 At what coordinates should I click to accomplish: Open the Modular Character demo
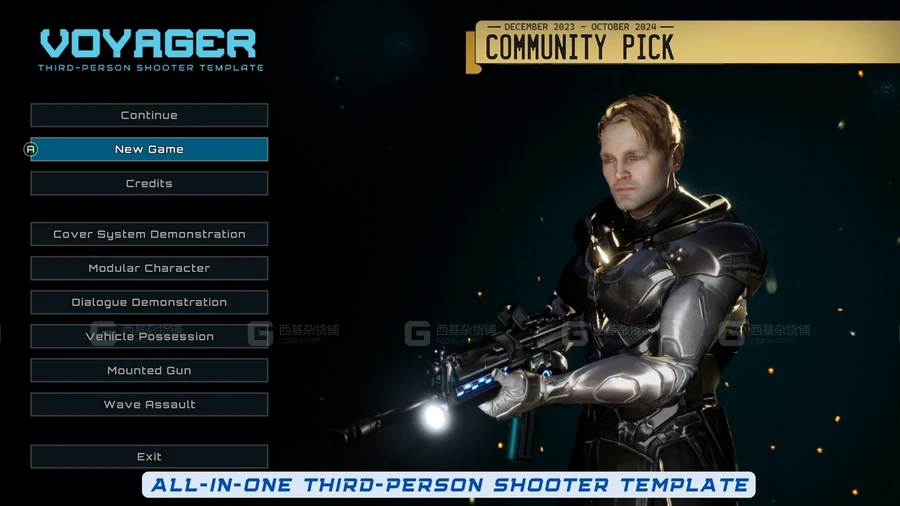click(149, 268)
